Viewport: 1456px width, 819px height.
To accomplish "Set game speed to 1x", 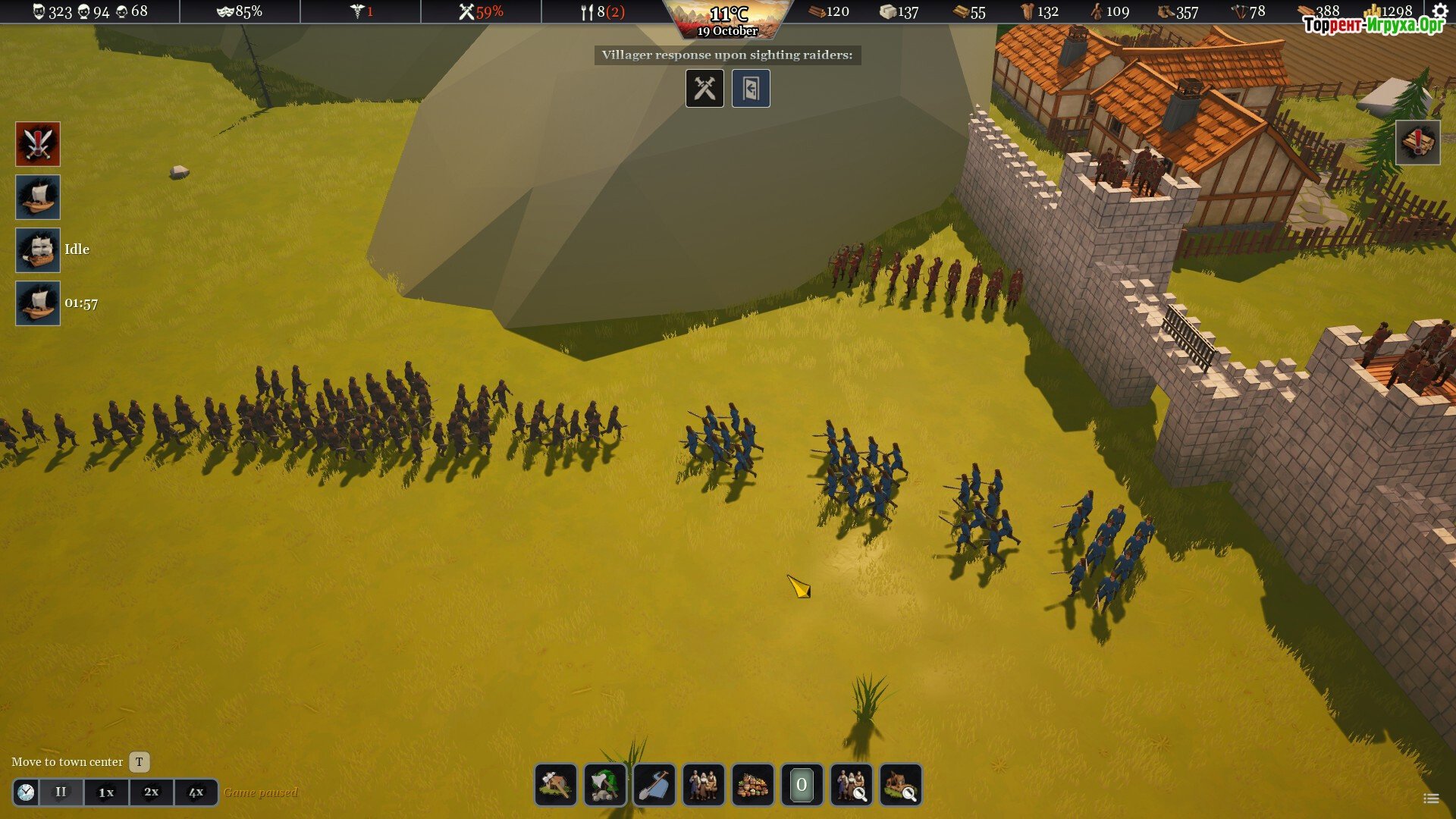I will point(106,792).
